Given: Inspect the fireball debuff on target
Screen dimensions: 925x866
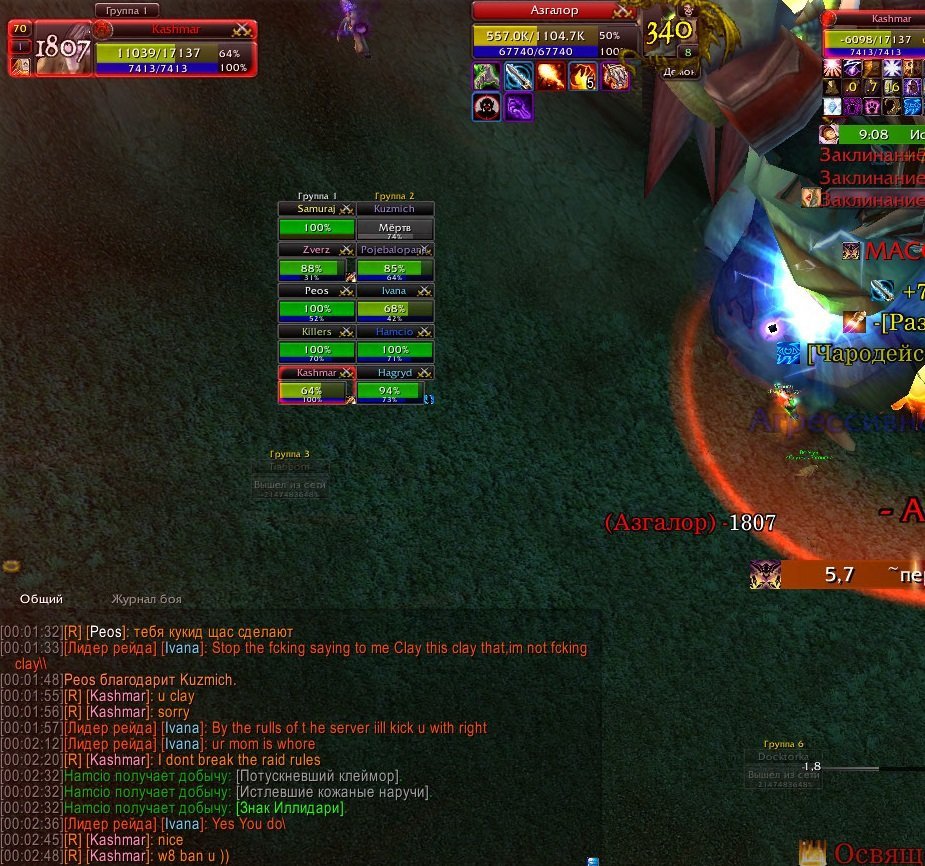Looking at the screenshot, I should (550, 76).
